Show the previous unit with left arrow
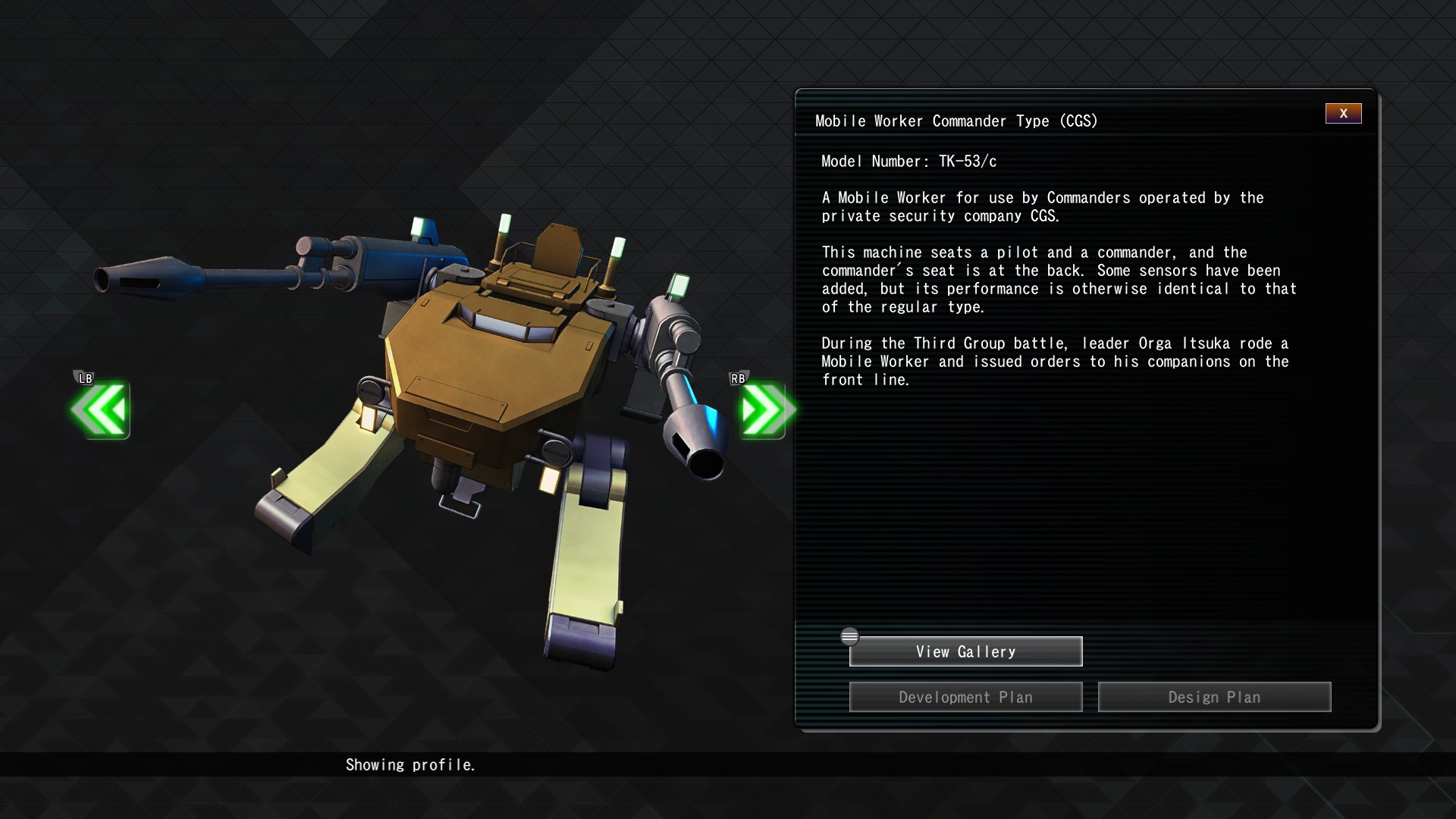This screenshot has height=819, width=1456. point(101,410)
